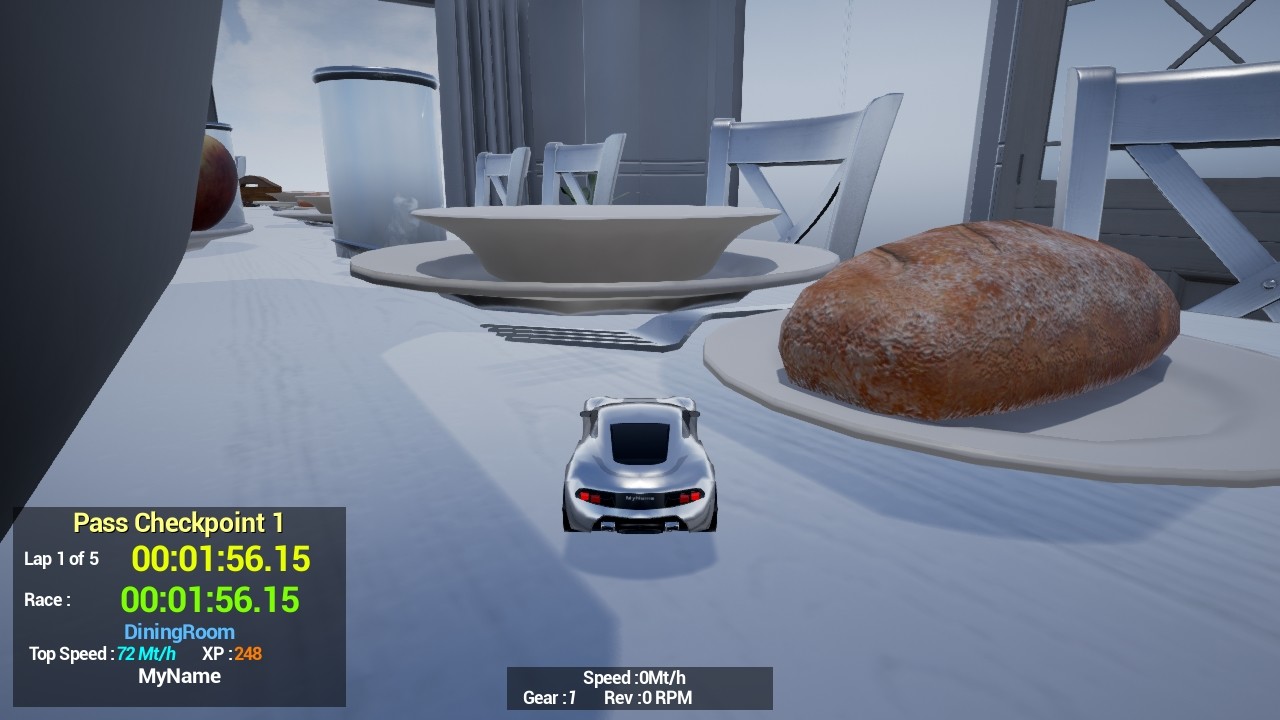Click the Pass Checkpoint 1 objective text
The image size is (1280, 720).
(x=180, y=522)
